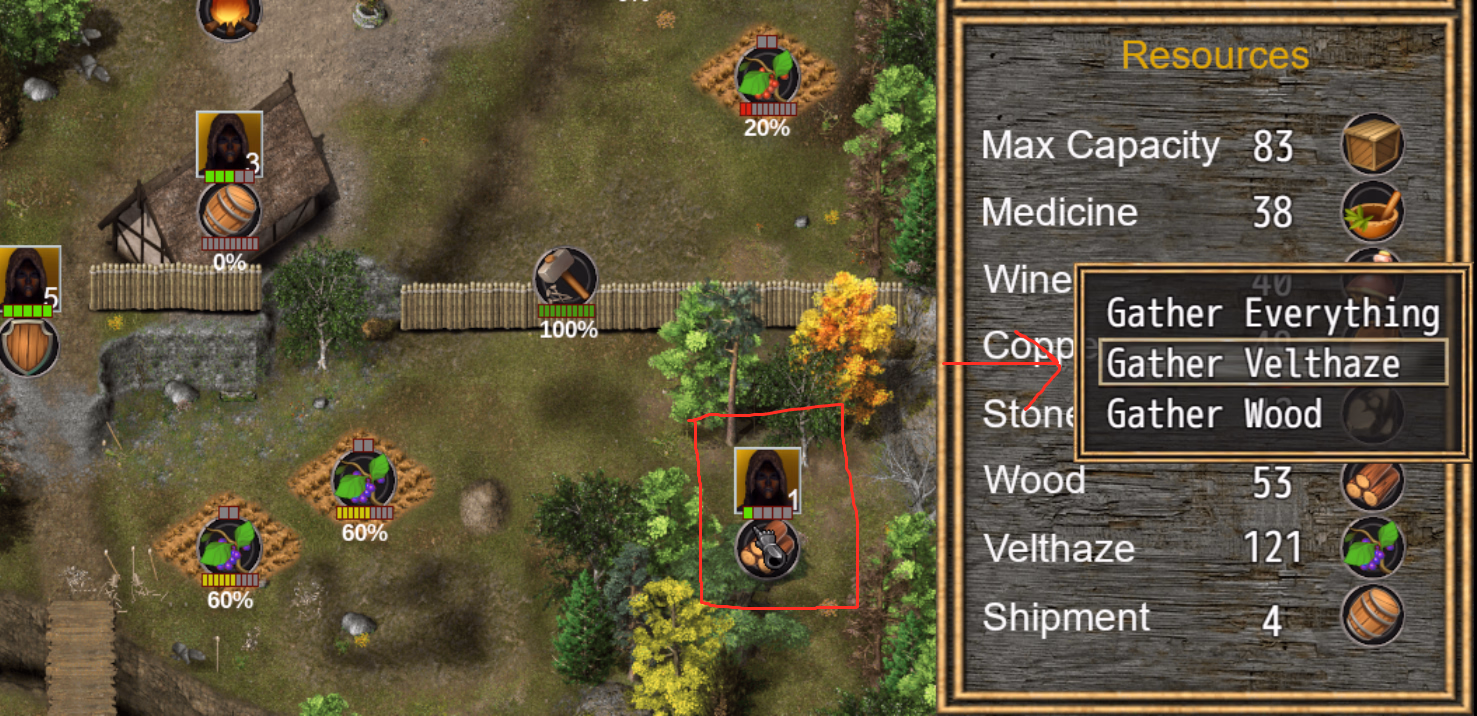Select the hooded worker portrait numbered 5
The image size is (1477, 716).
(29, 278)
